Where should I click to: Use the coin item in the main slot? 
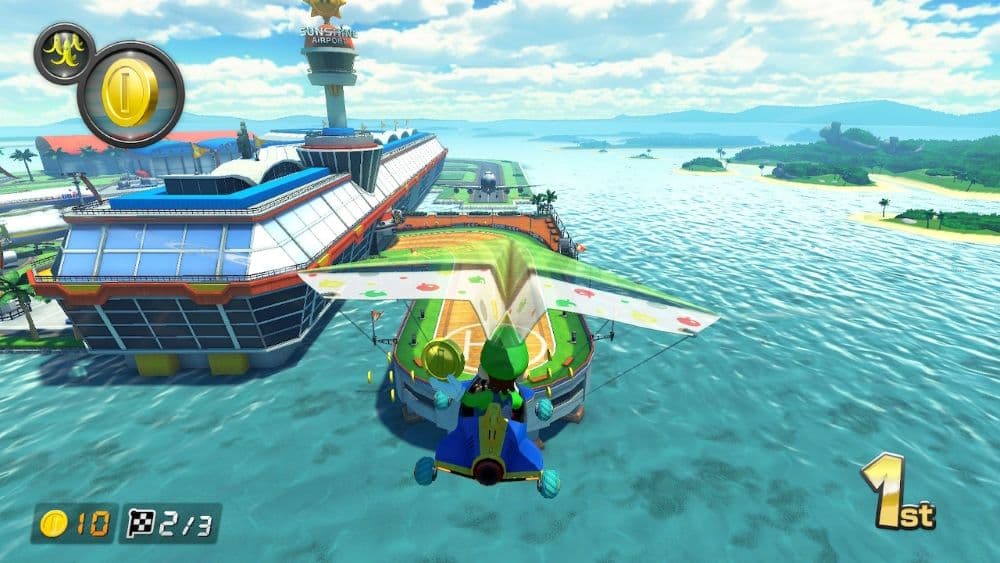[x=130, y=94]
